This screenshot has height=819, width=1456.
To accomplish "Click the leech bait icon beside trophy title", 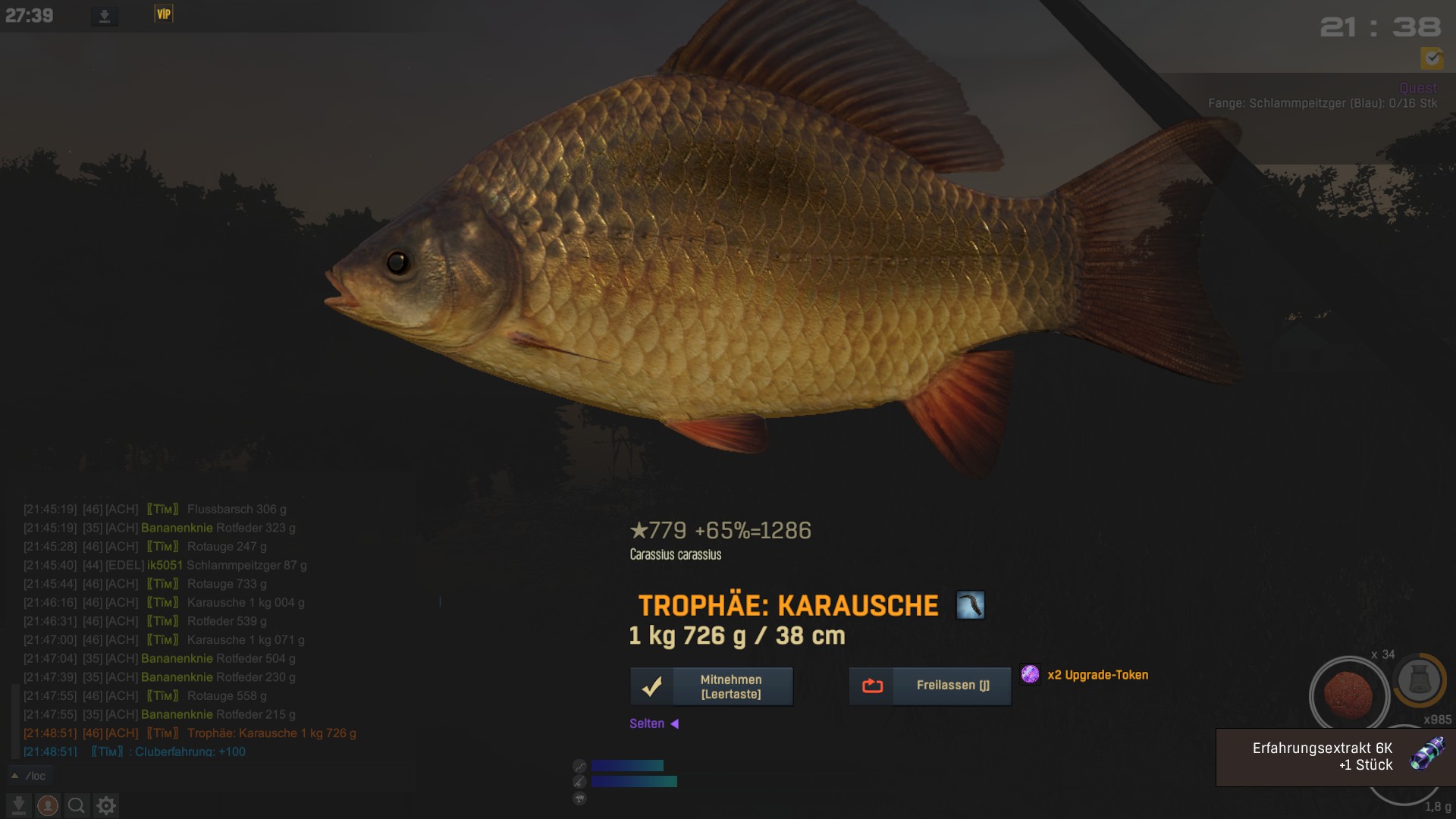I will pos(970,605).
